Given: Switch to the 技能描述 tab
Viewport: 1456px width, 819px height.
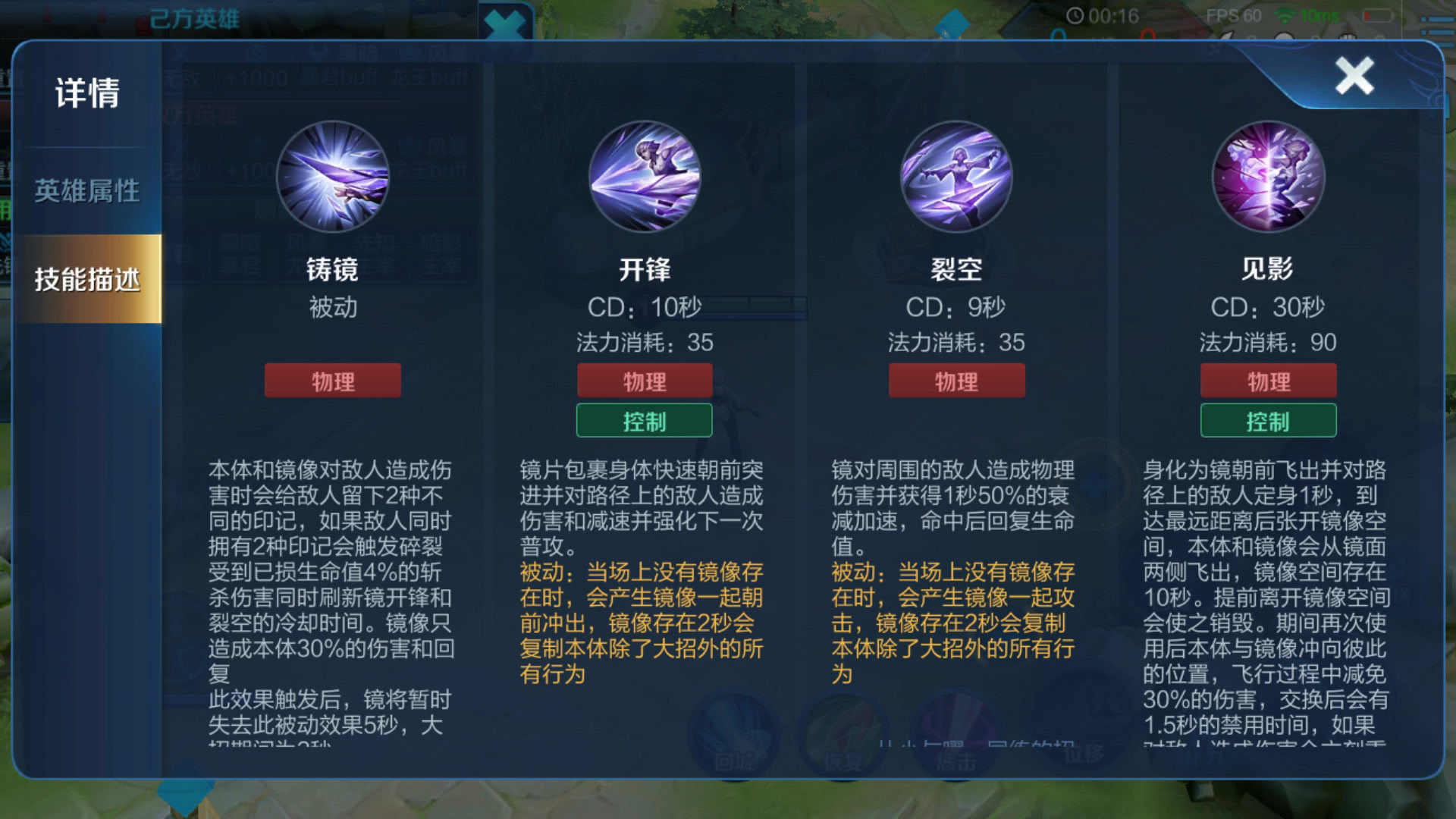Looking at the screenshot, I should 87,279.
